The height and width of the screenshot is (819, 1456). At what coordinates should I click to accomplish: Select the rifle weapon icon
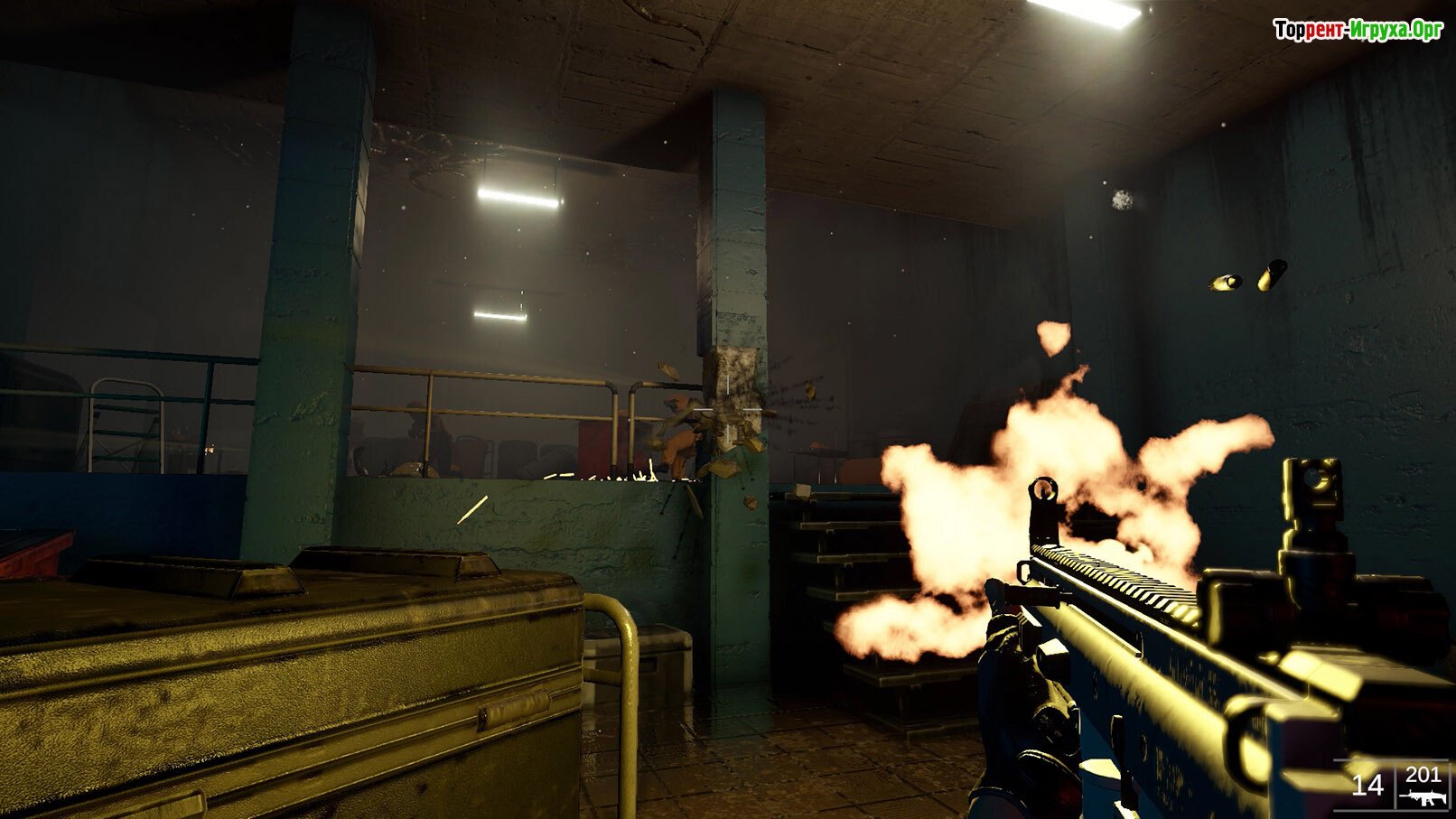click(1422, 798)
